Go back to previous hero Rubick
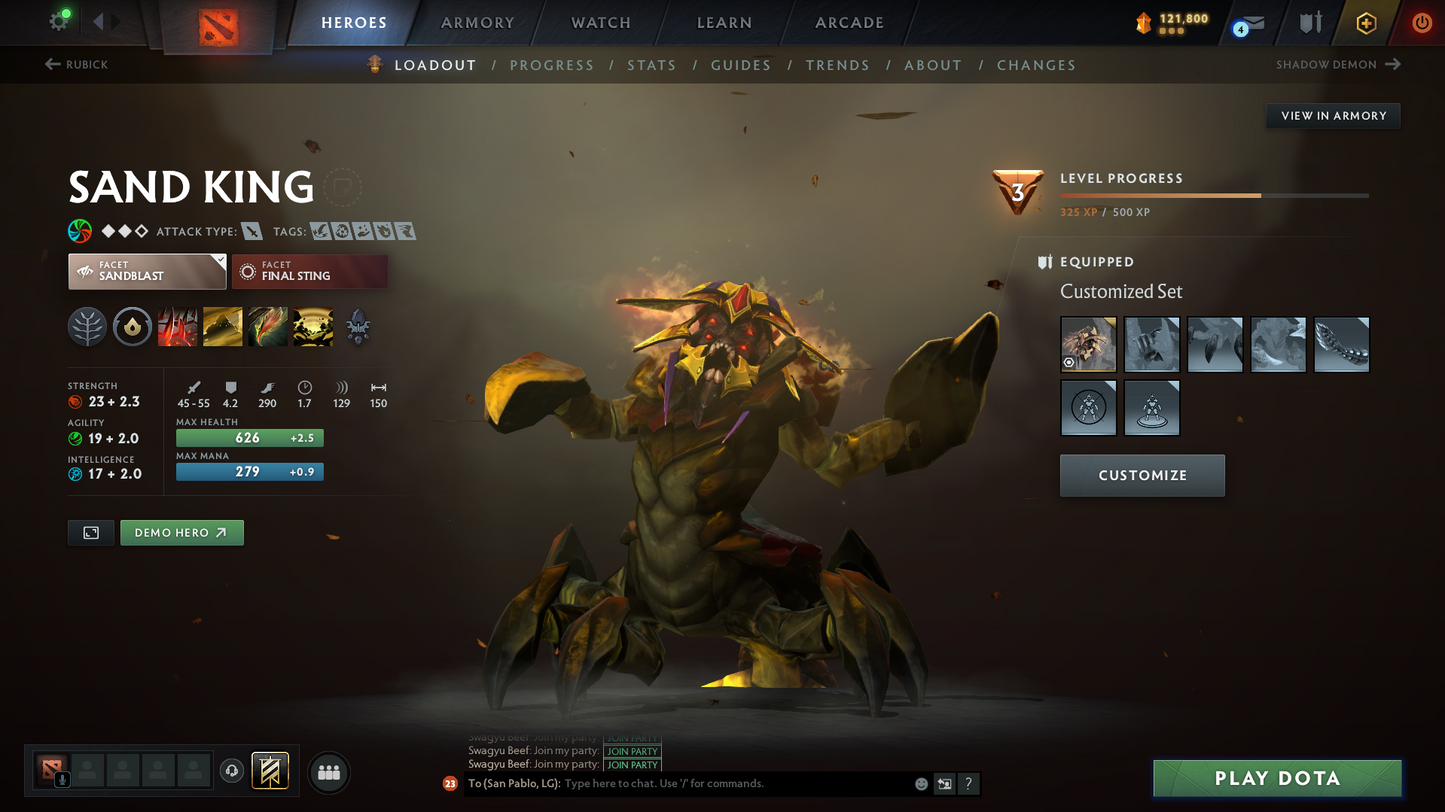The image size is (1445, 812). (77, 65)
